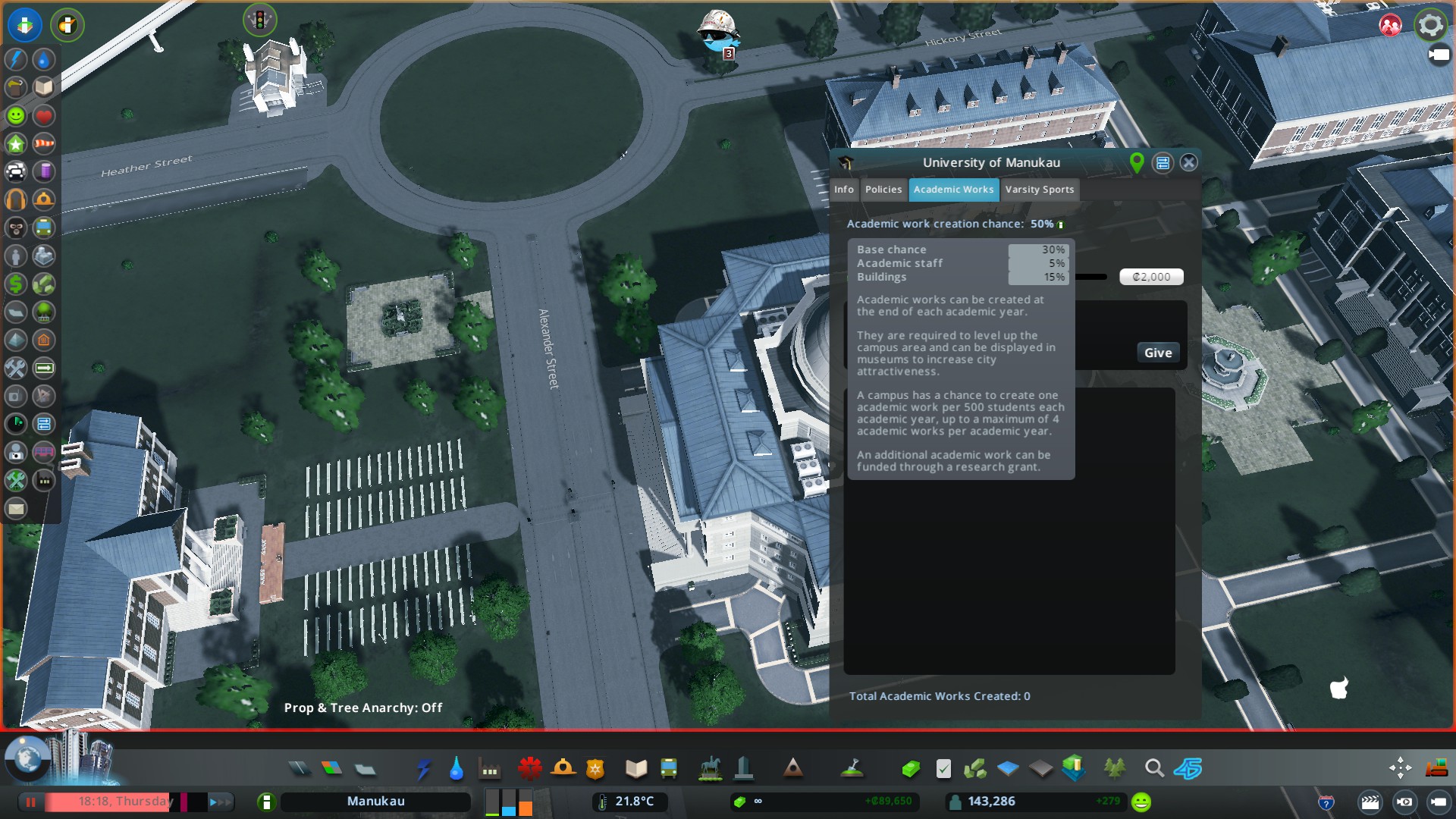Viewport: 1456px width, 819px height.
Task: Click the green happiness smiley face
Action: click(x=1141, y=802)
